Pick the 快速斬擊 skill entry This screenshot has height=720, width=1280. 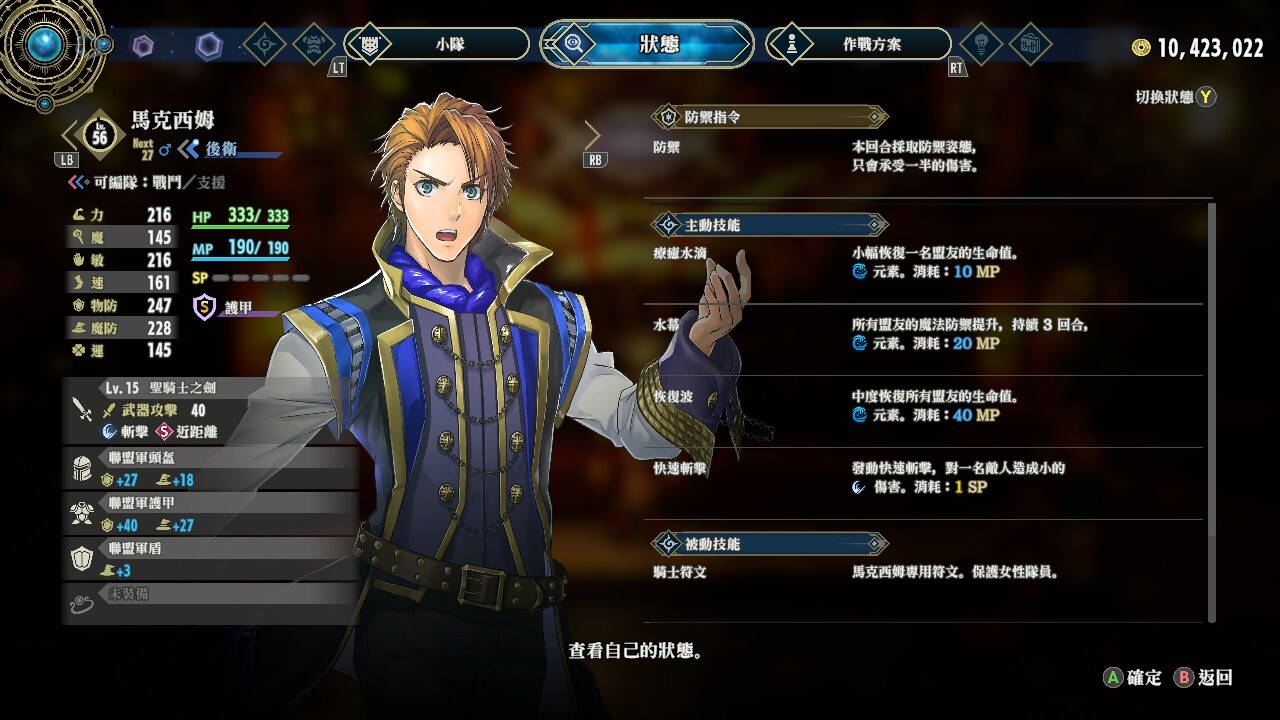(x=925, y=478)
